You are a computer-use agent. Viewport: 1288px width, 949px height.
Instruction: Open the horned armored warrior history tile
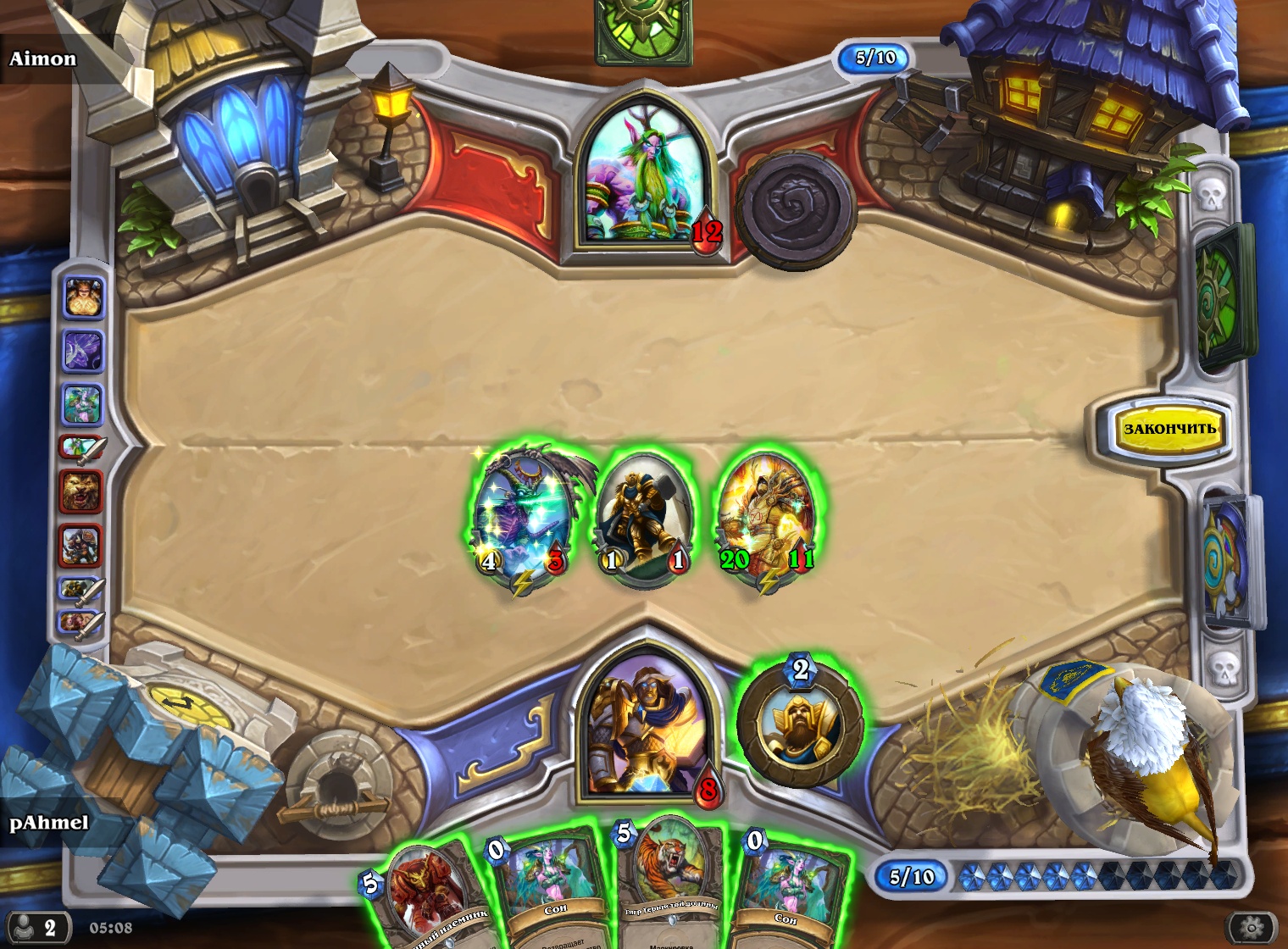click(x=81, y=546)
